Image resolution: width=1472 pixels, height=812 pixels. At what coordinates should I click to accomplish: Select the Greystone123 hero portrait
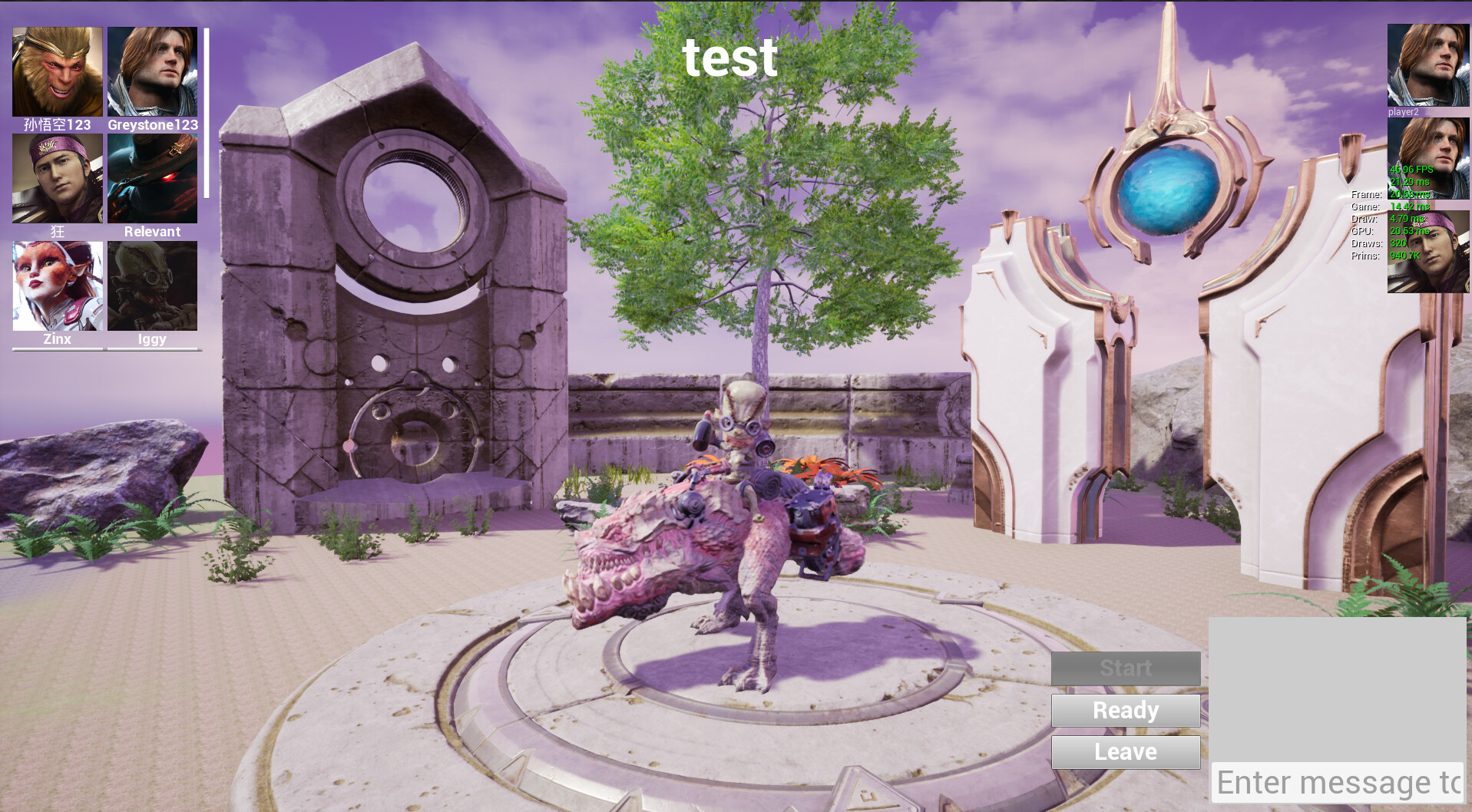(151, 71)
